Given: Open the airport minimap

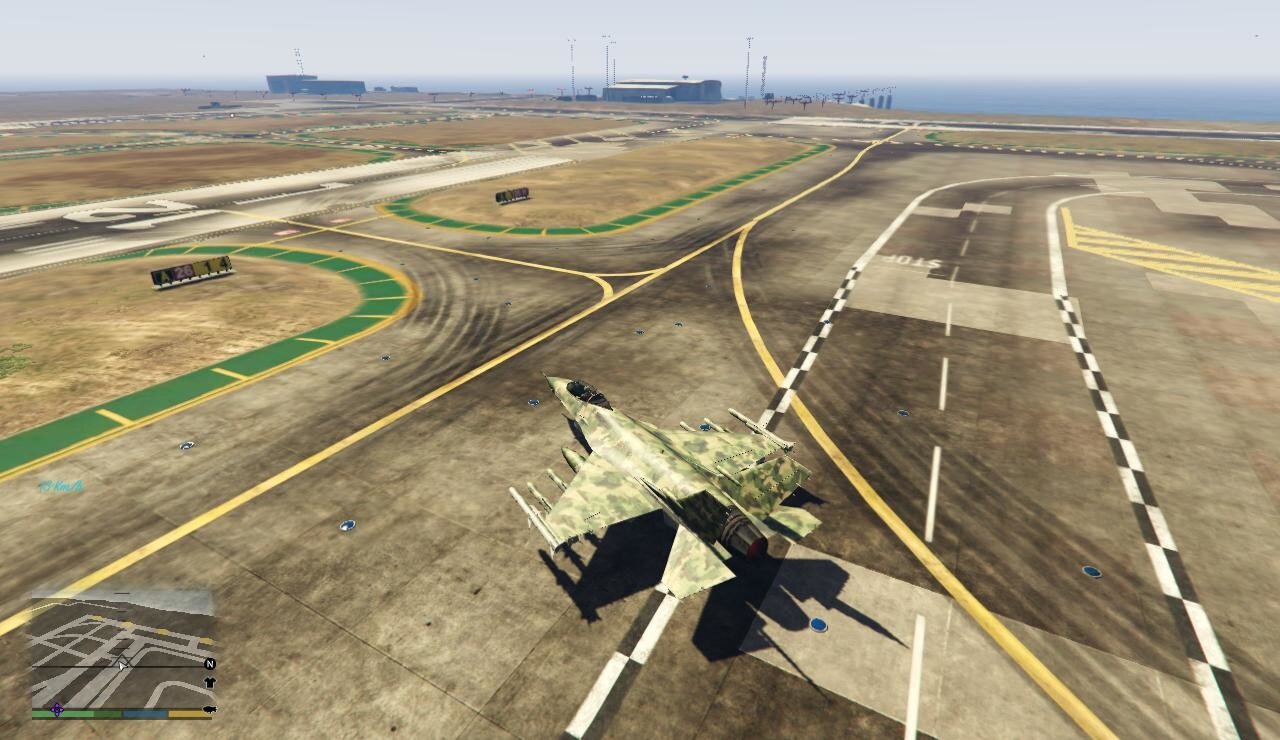Looking at the screenshot, I should pos(122,650).
